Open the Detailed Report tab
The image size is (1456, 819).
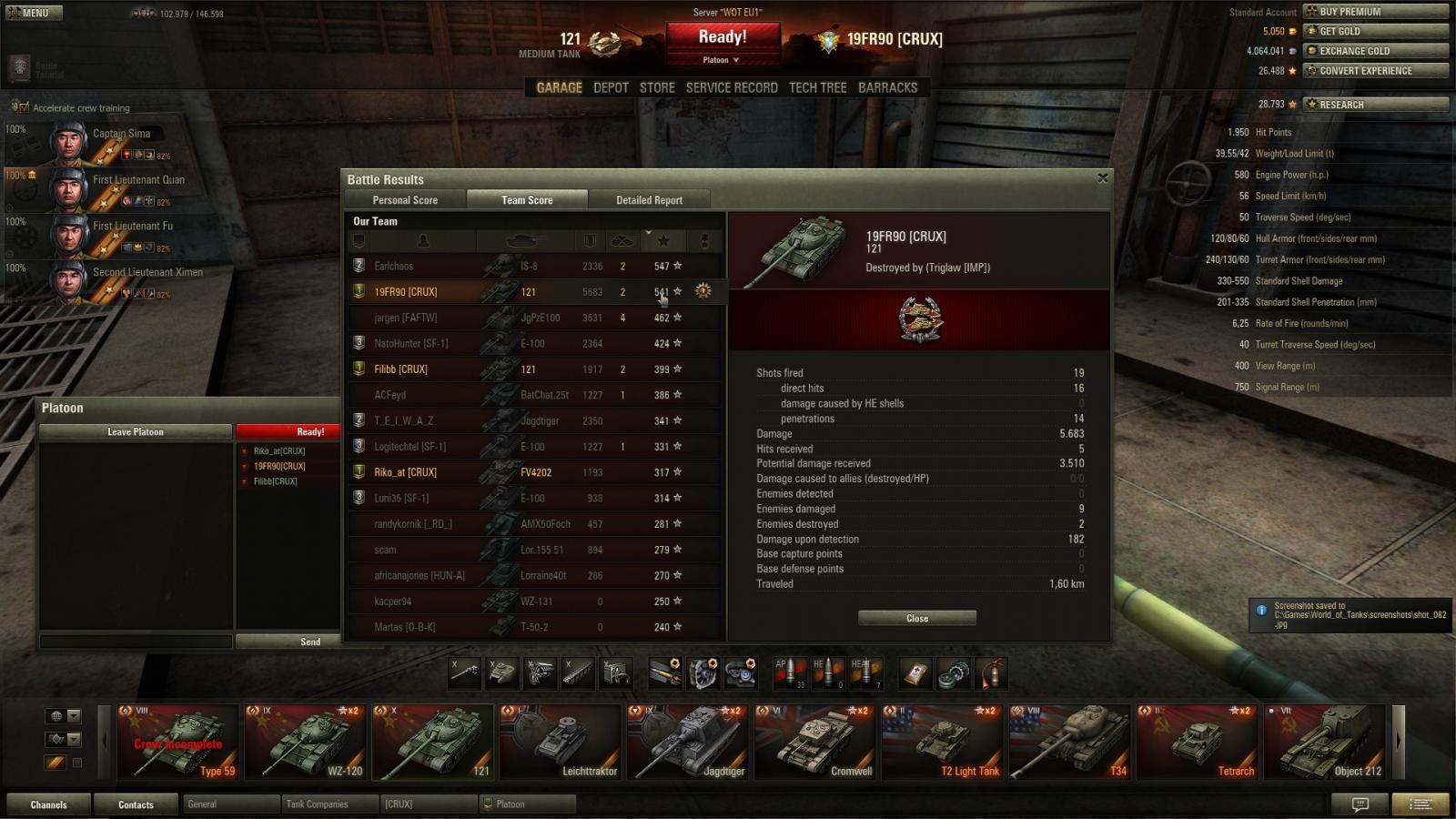click(x=649, y=200)
